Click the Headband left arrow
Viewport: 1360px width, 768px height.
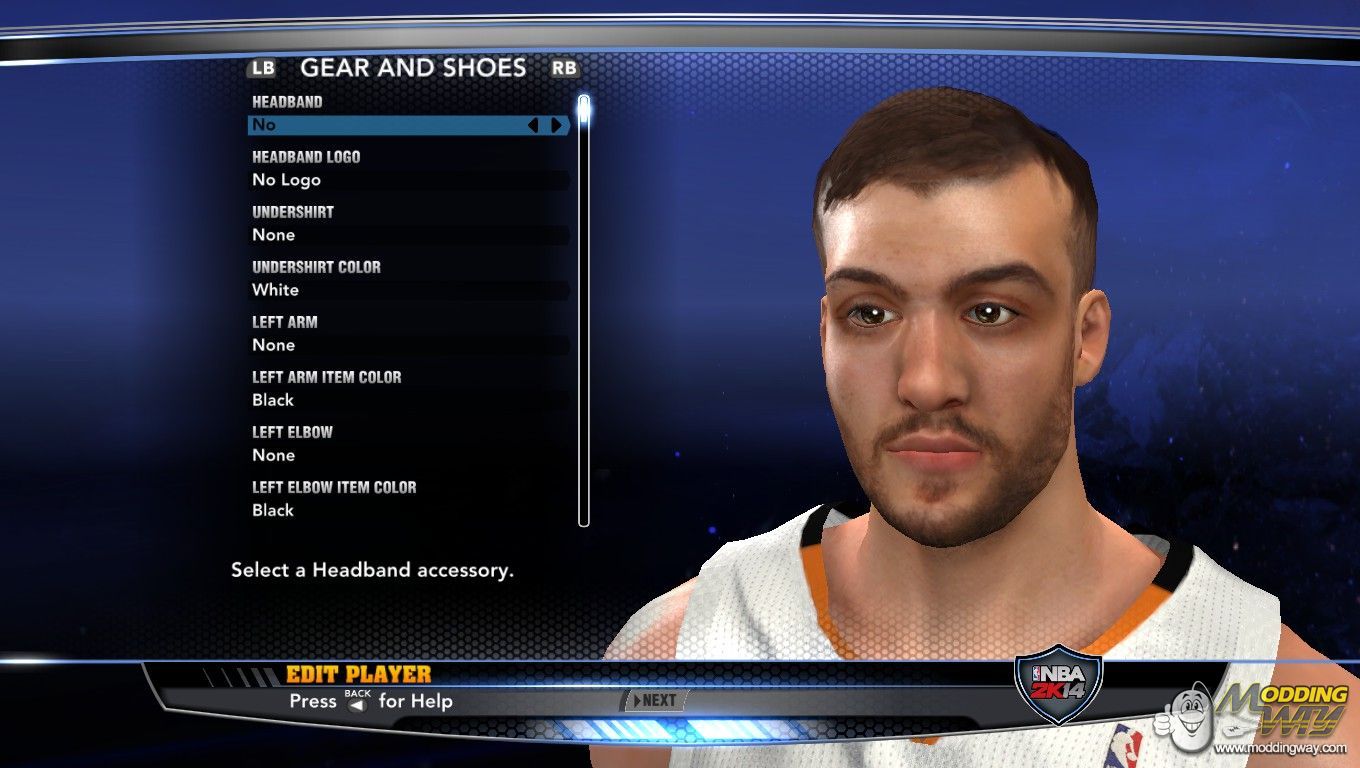[533, 125]
